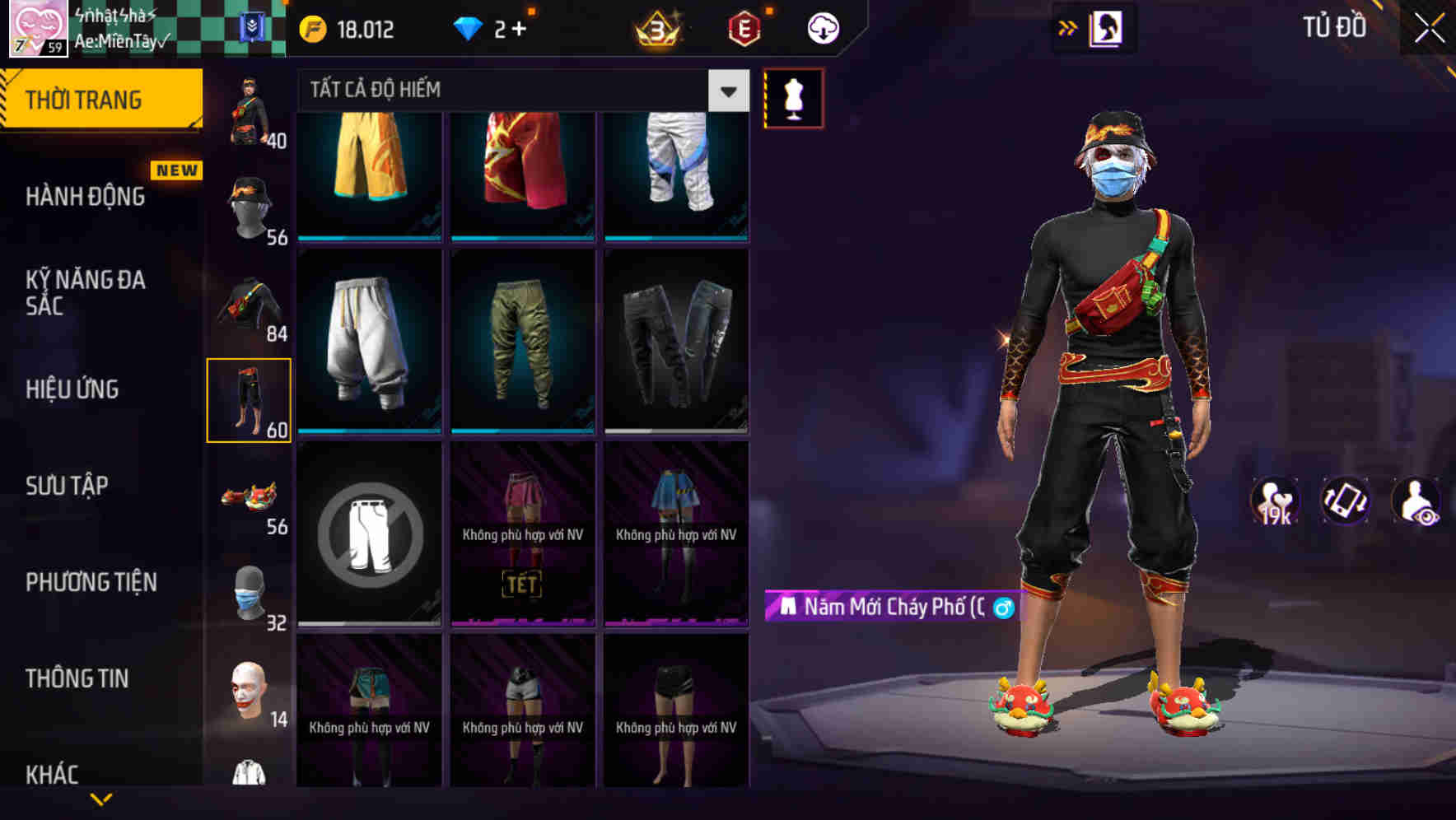The height and width of the screenshot is (820, 1456).
Task: Open the red E evolution badge
Action: (x=742, y=27)
